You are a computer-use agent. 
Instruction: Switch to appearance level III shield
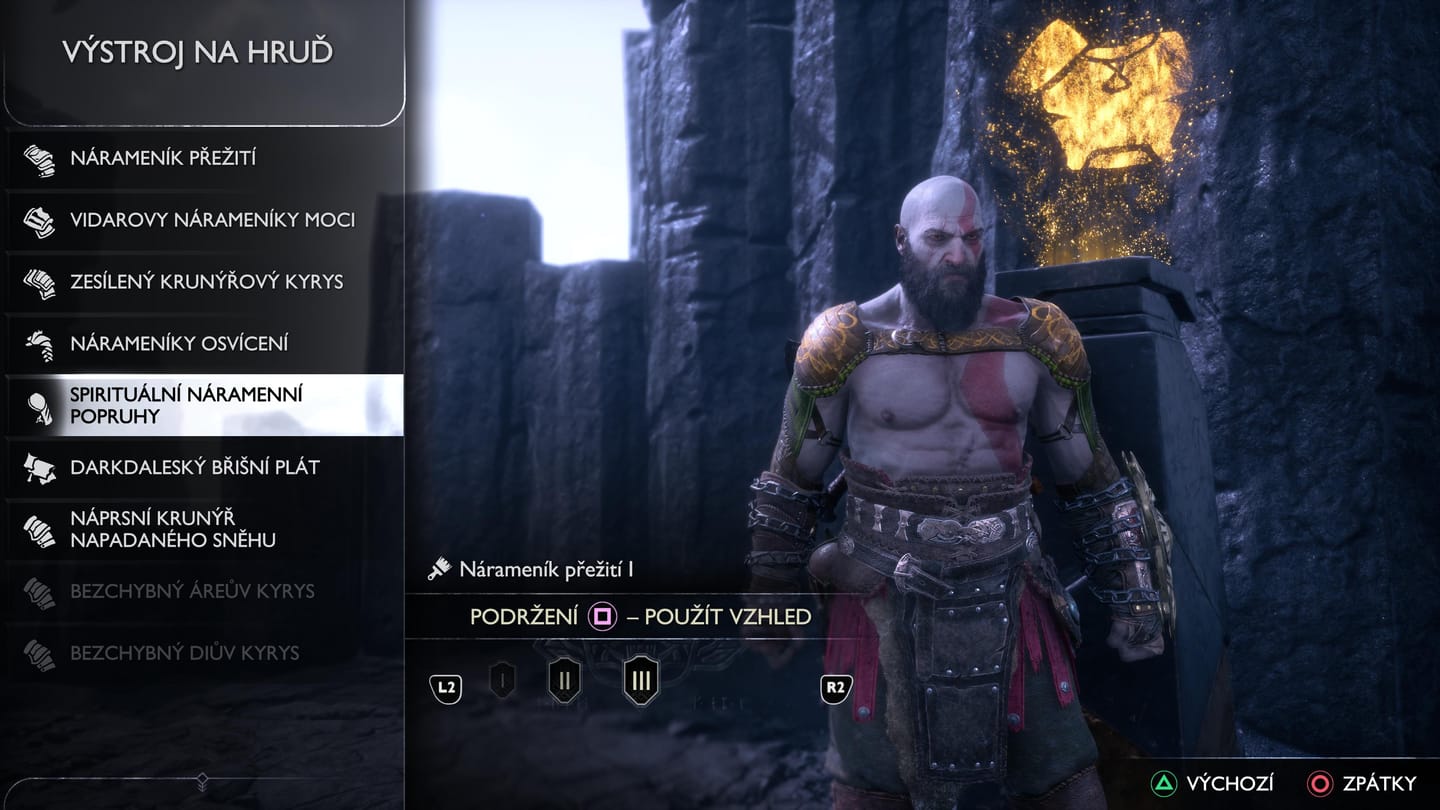point(641,682)
